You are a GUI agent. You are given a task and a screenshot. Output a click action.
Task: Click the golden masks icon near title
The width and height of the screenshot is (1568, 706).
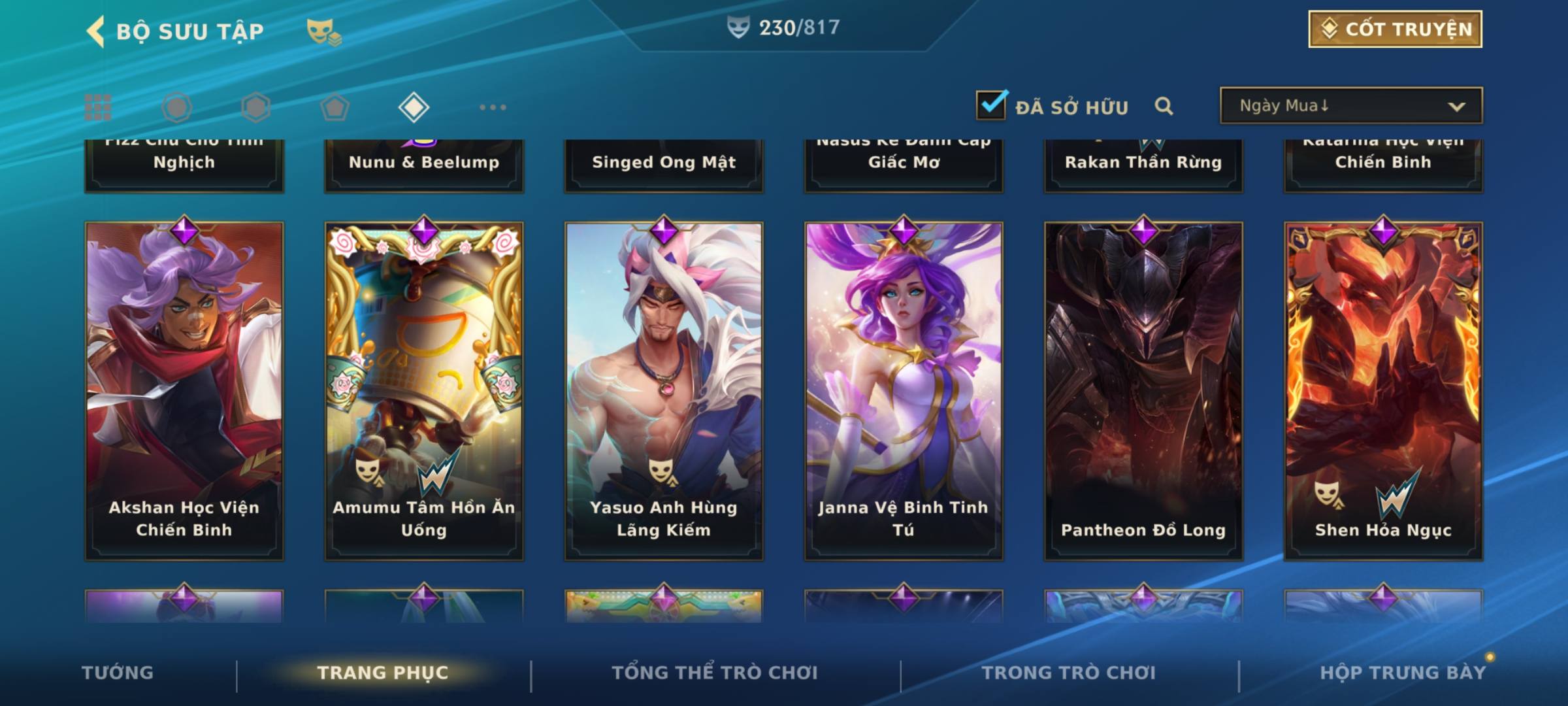[x=323, y=31]
